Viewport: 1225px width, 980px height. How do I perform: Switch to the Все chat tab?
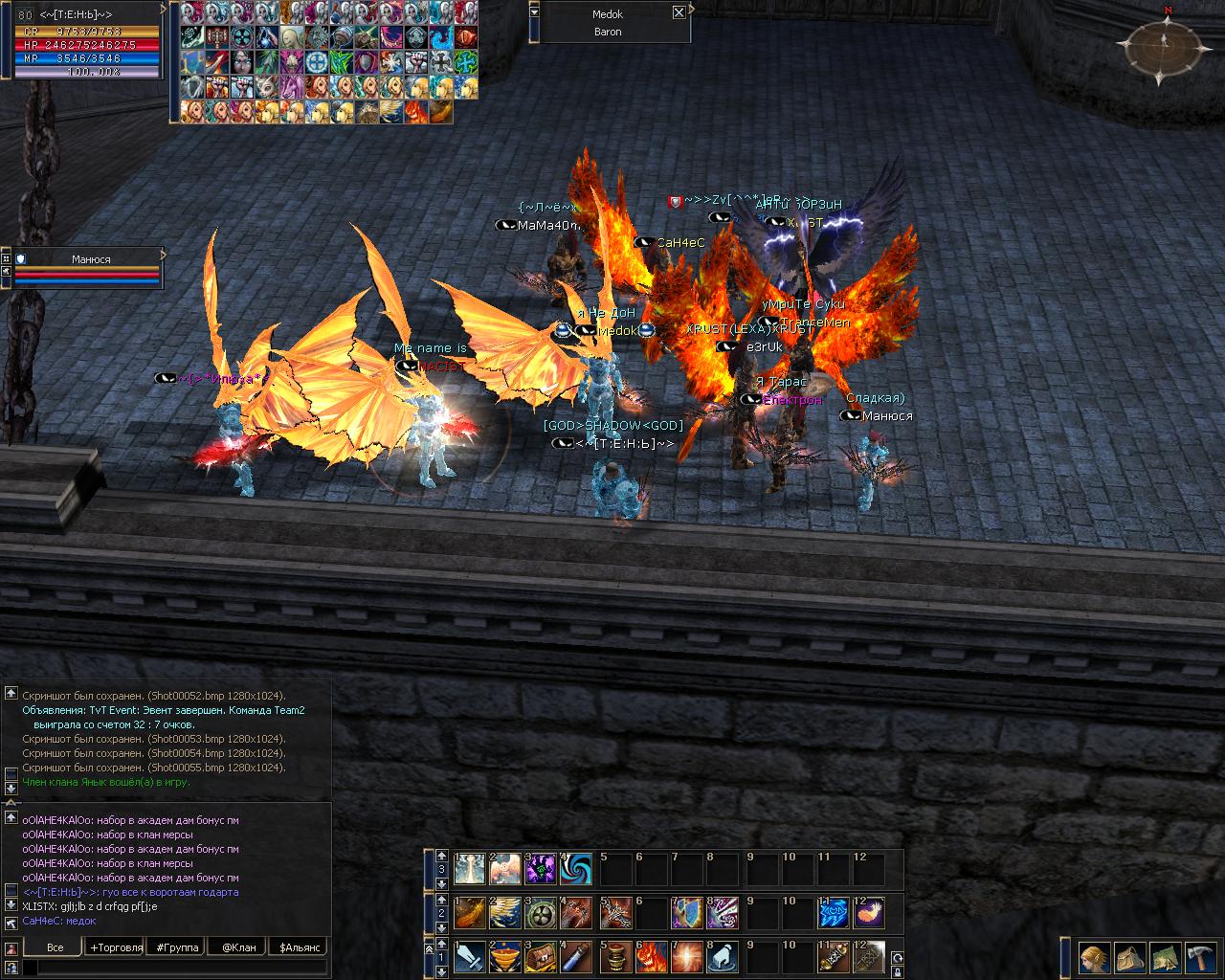click(55, 947)
